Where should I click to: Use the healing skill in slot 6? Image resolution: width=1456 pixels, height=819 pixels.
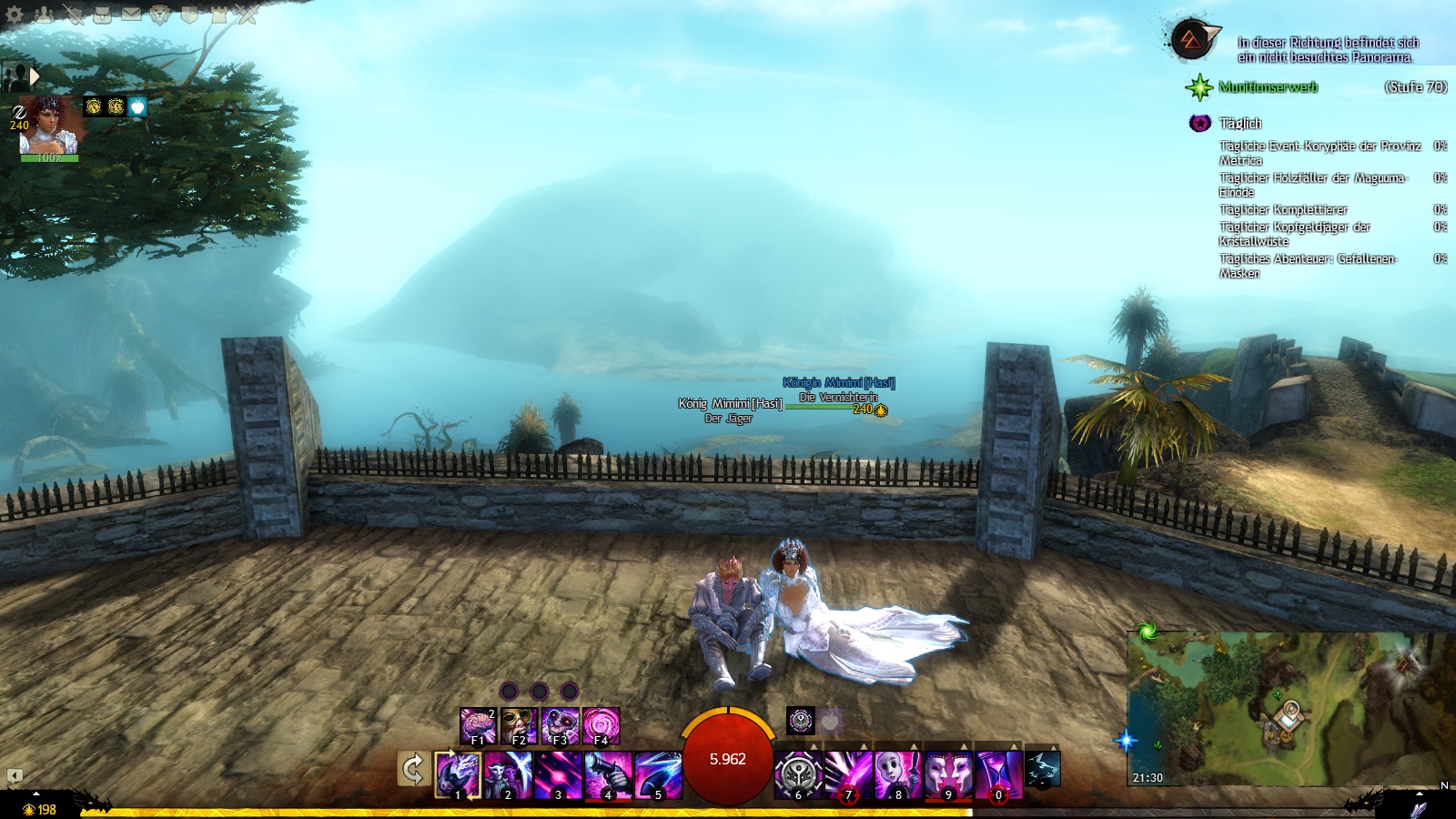(x=798, y=774)
